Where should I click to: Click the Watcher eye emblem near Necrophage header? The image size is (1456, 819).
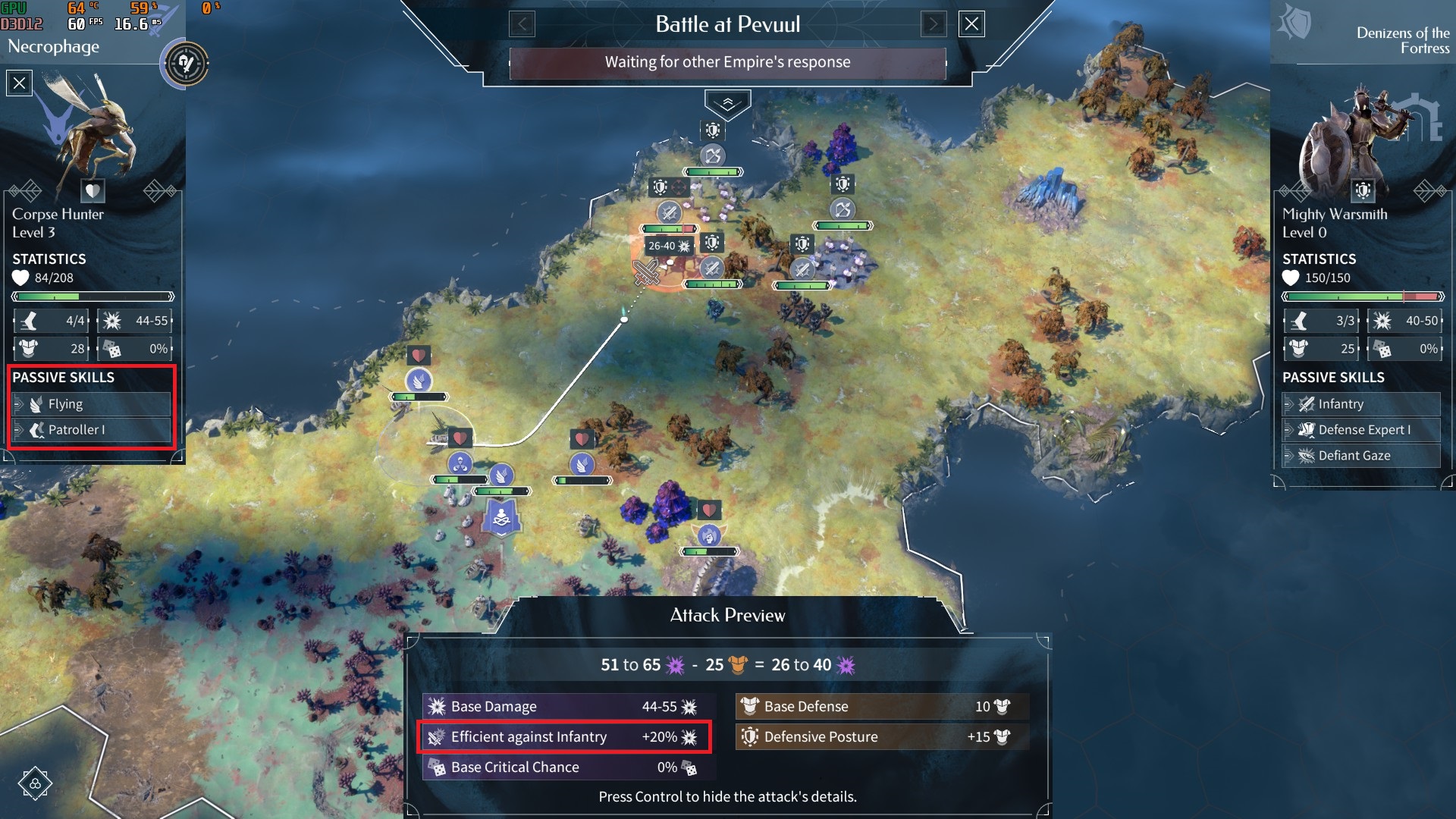184,64
